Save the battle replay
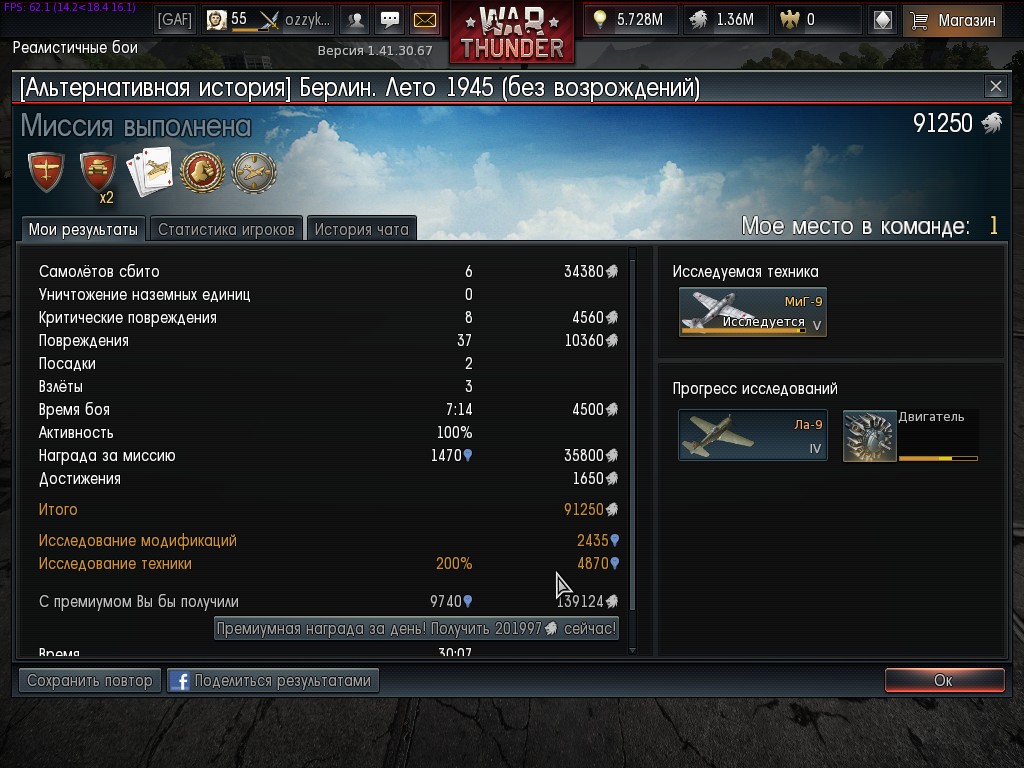The image size is (1024, 768). click(90, 680)
